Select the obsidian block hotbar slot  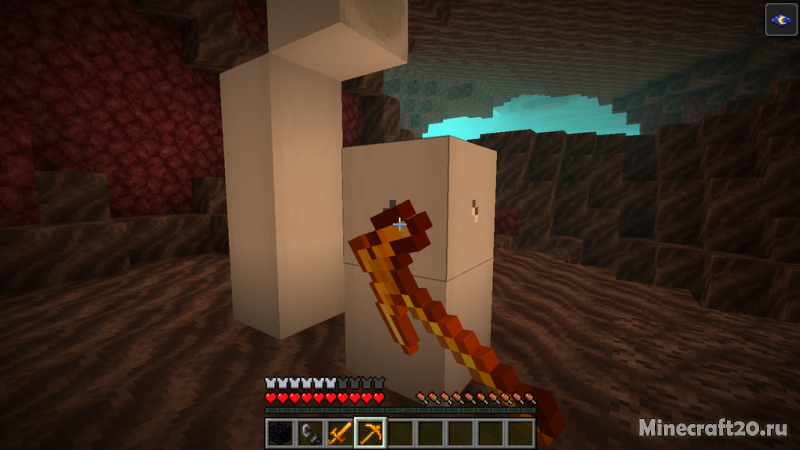pos(281,433)
